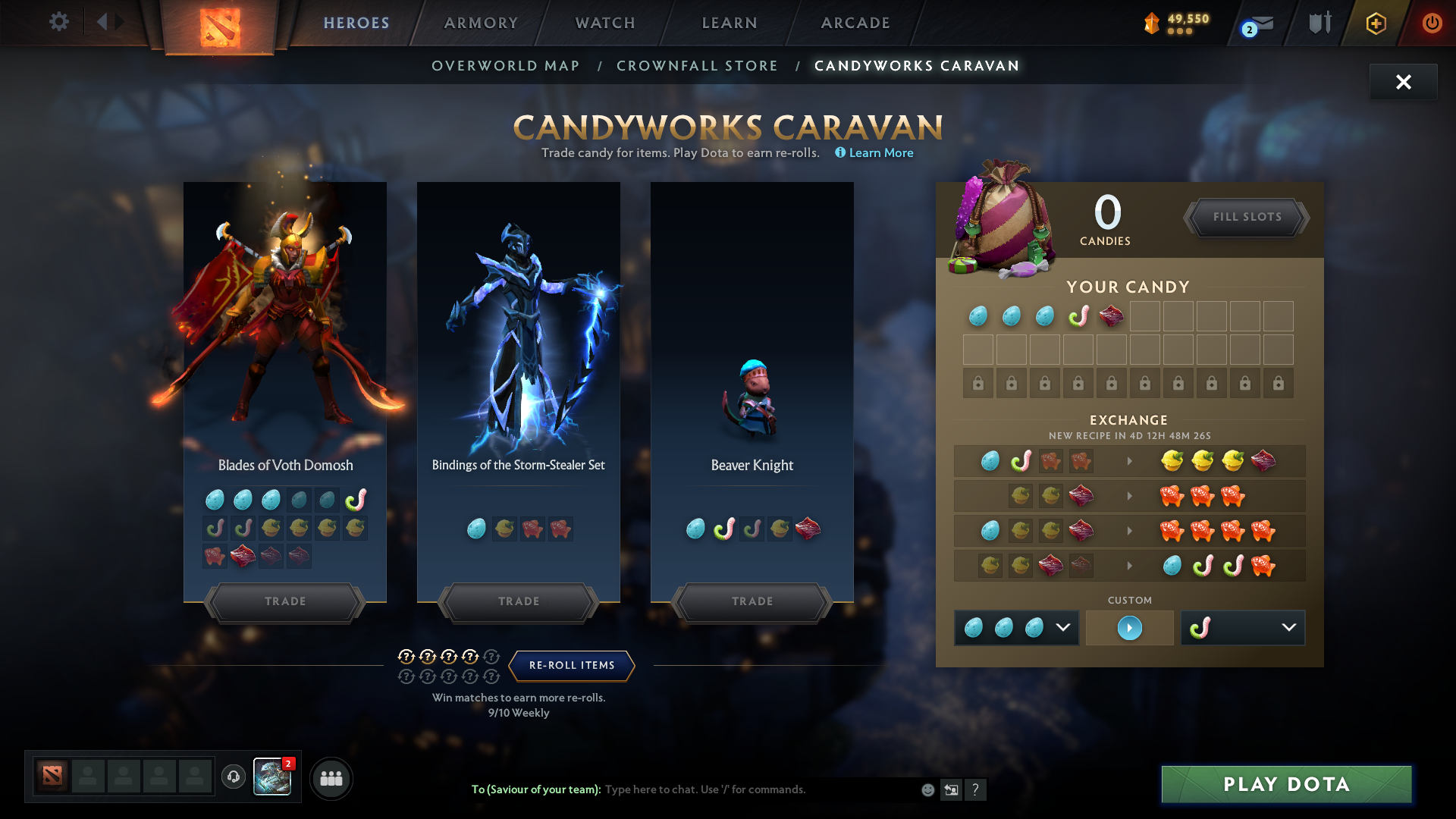Click Trade under Blades of Voth Domosh
The image size is (1456, 819).
pyautogui.click(x=284, y=601)
